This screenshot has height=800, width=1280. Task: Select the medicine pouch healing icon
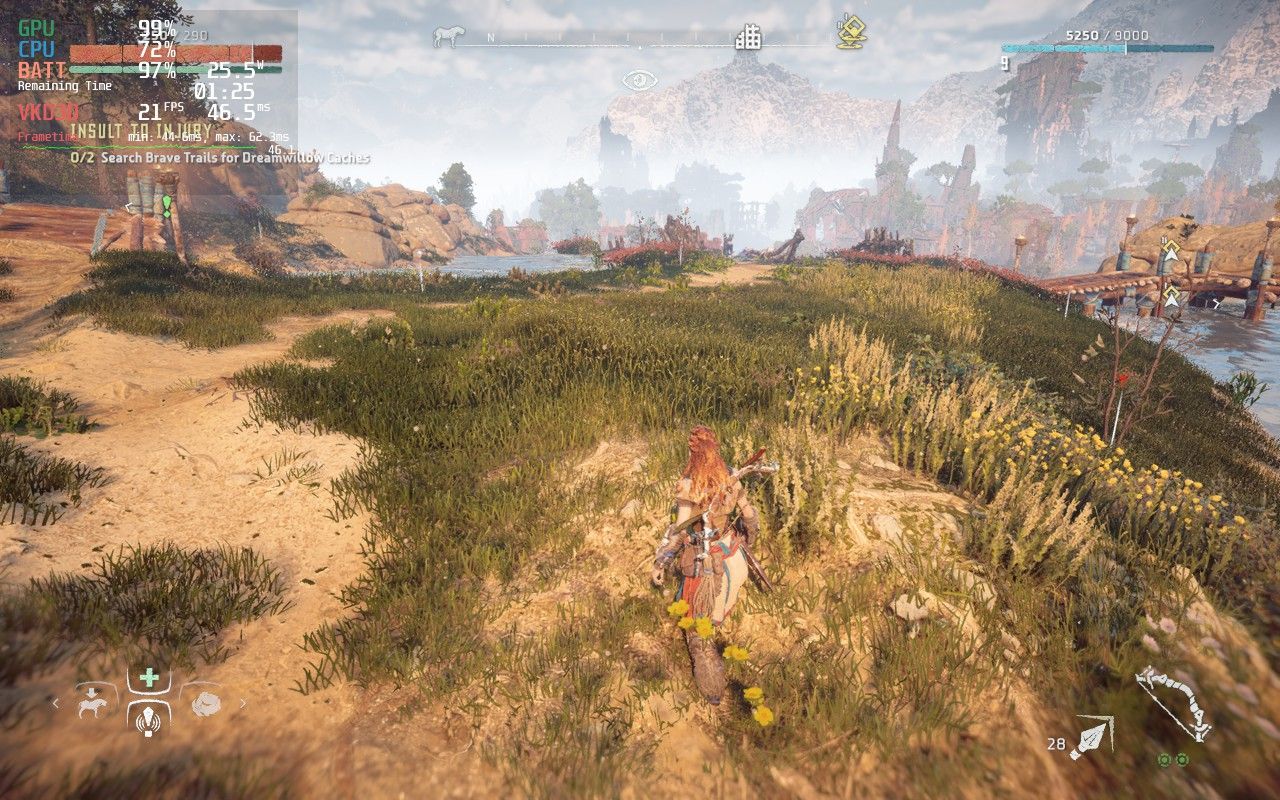(x=148, y=677)
